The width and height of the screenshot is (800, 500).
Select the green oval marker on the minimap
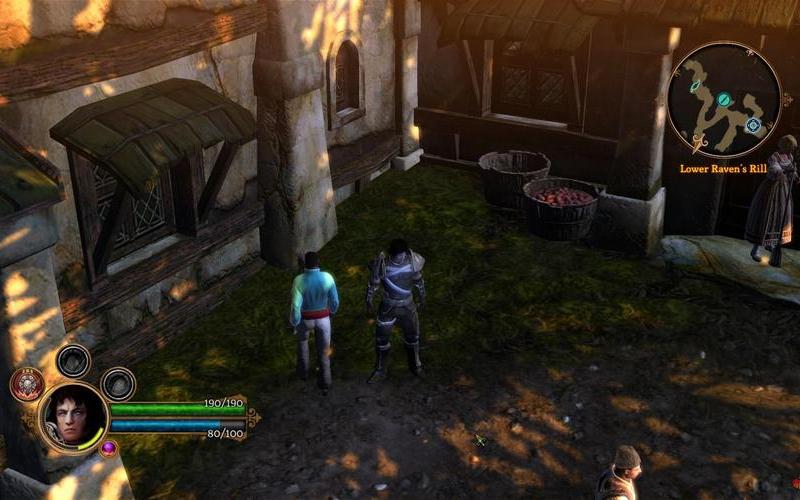695,86
